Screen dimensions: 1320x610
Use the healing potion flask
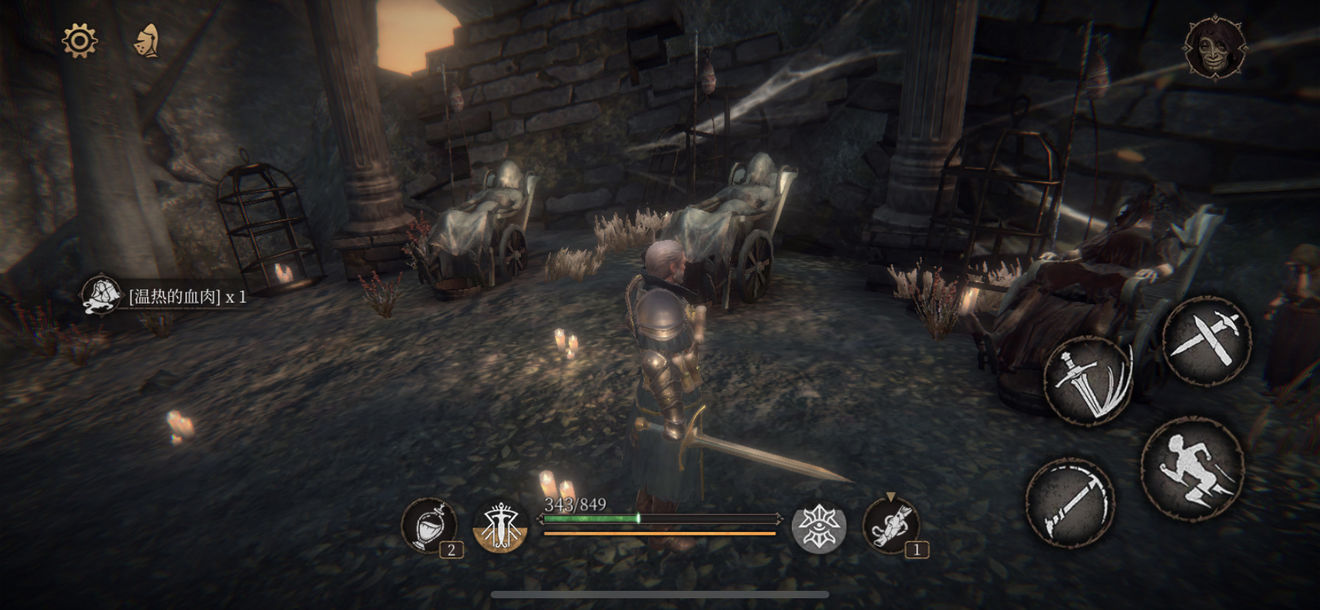(x=429, y=525)
